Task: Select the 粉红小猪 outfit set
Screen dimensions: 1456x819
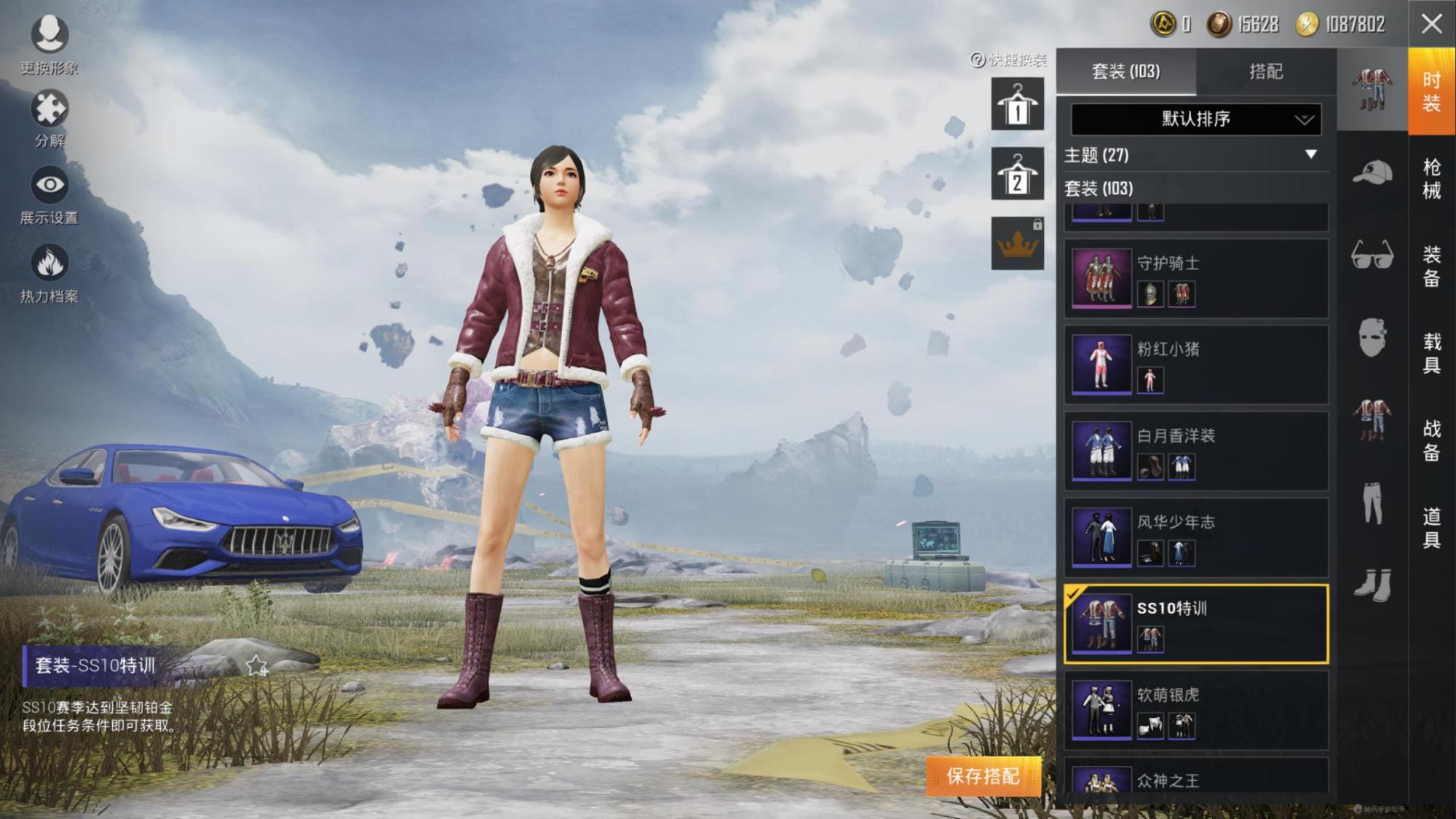Action: (1195, 365)
